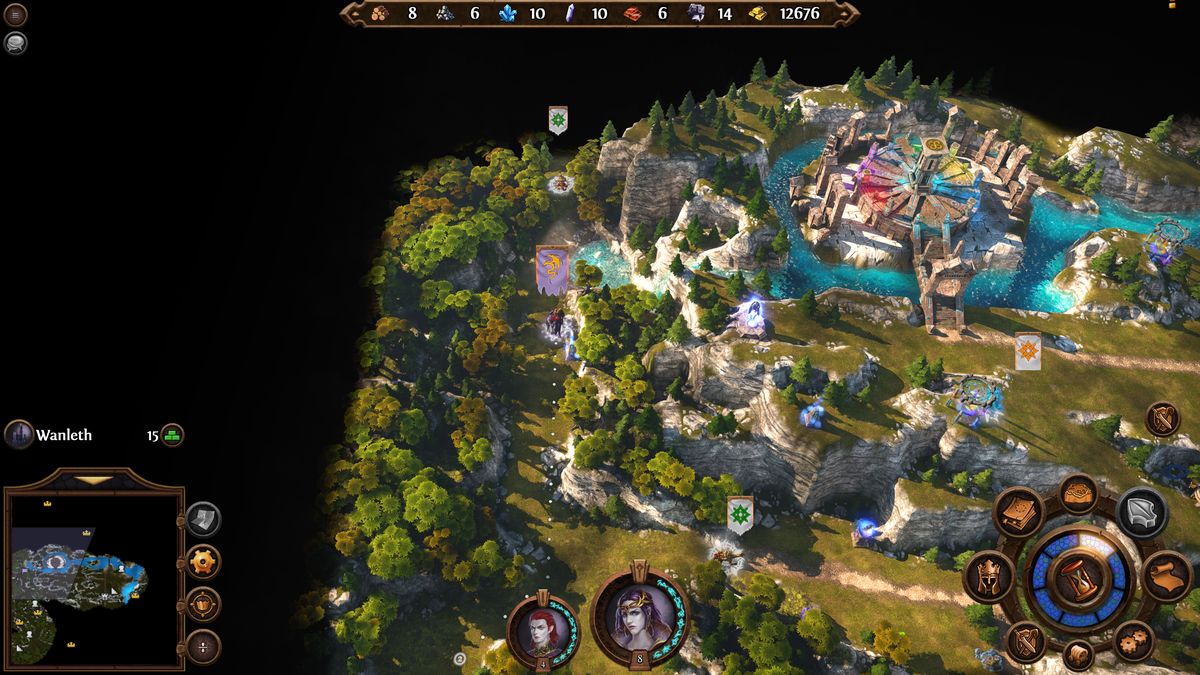Open the spellbook icon on the wheel
The image size is (1200, 675).
(x=1019, y=512)
